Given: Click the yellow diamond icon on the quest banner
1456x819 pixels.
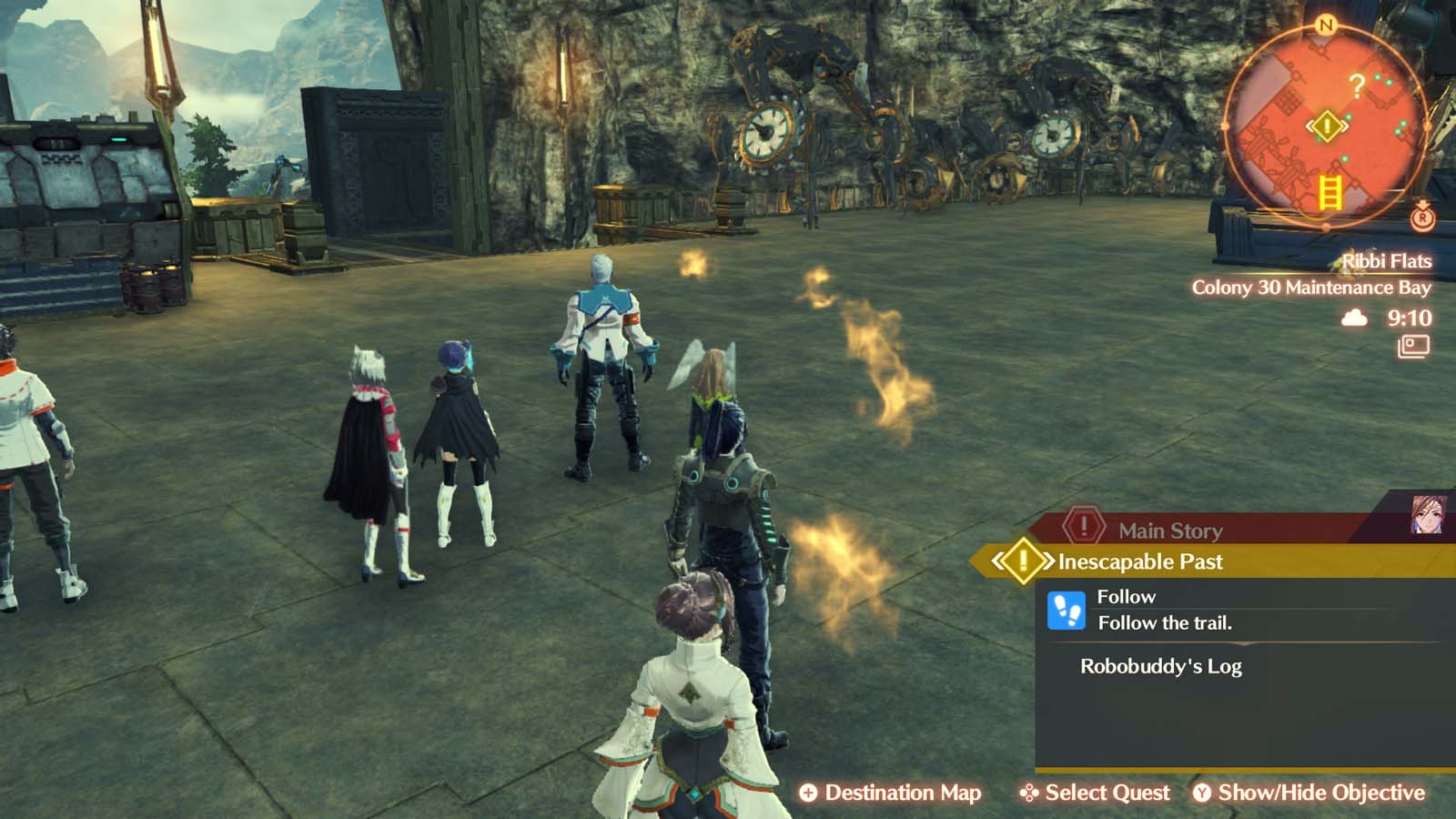Looking at the screenshot, I should click(x=1021, y=562).
